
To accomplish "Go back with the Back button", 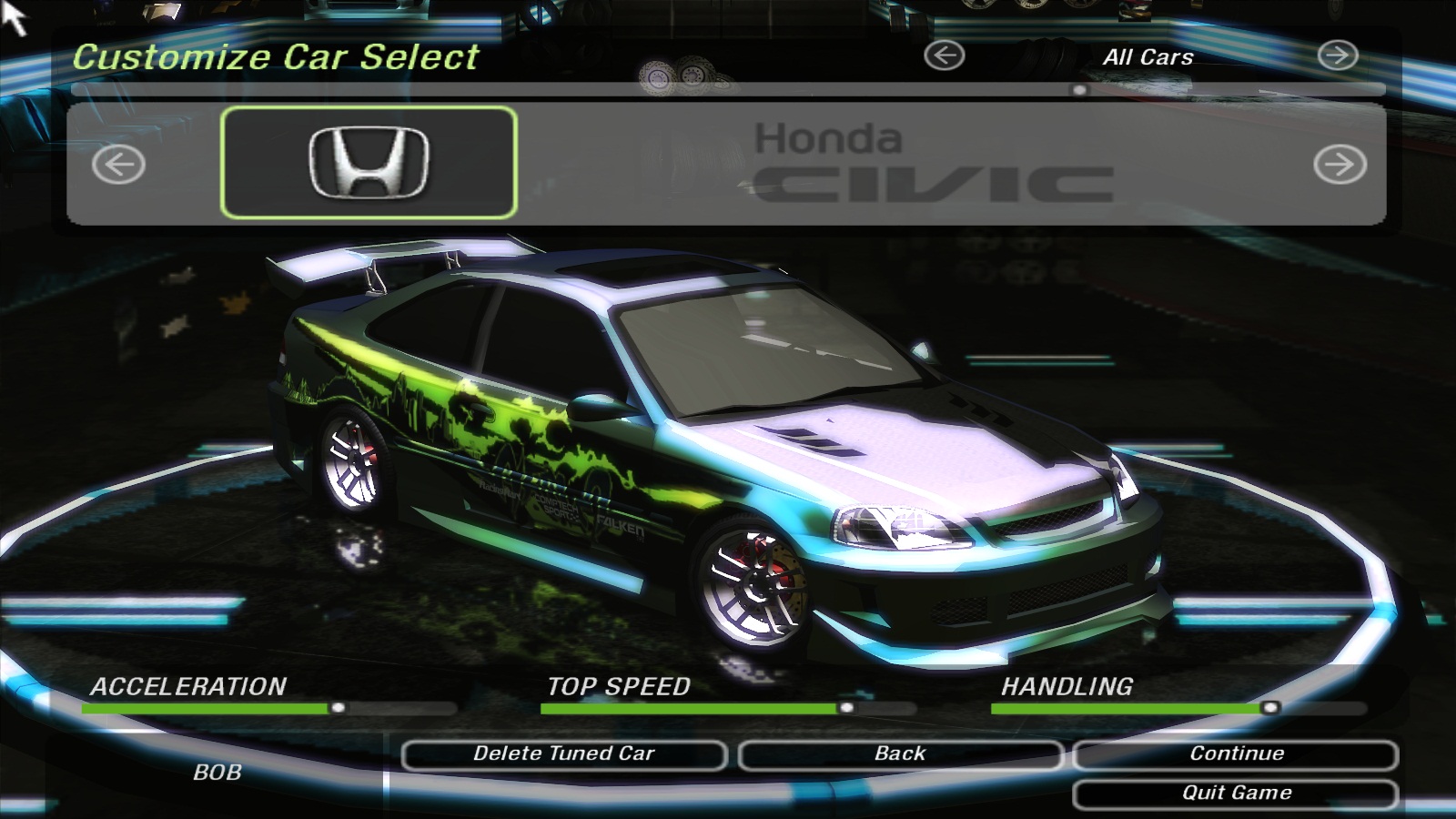I will point(900,754).
